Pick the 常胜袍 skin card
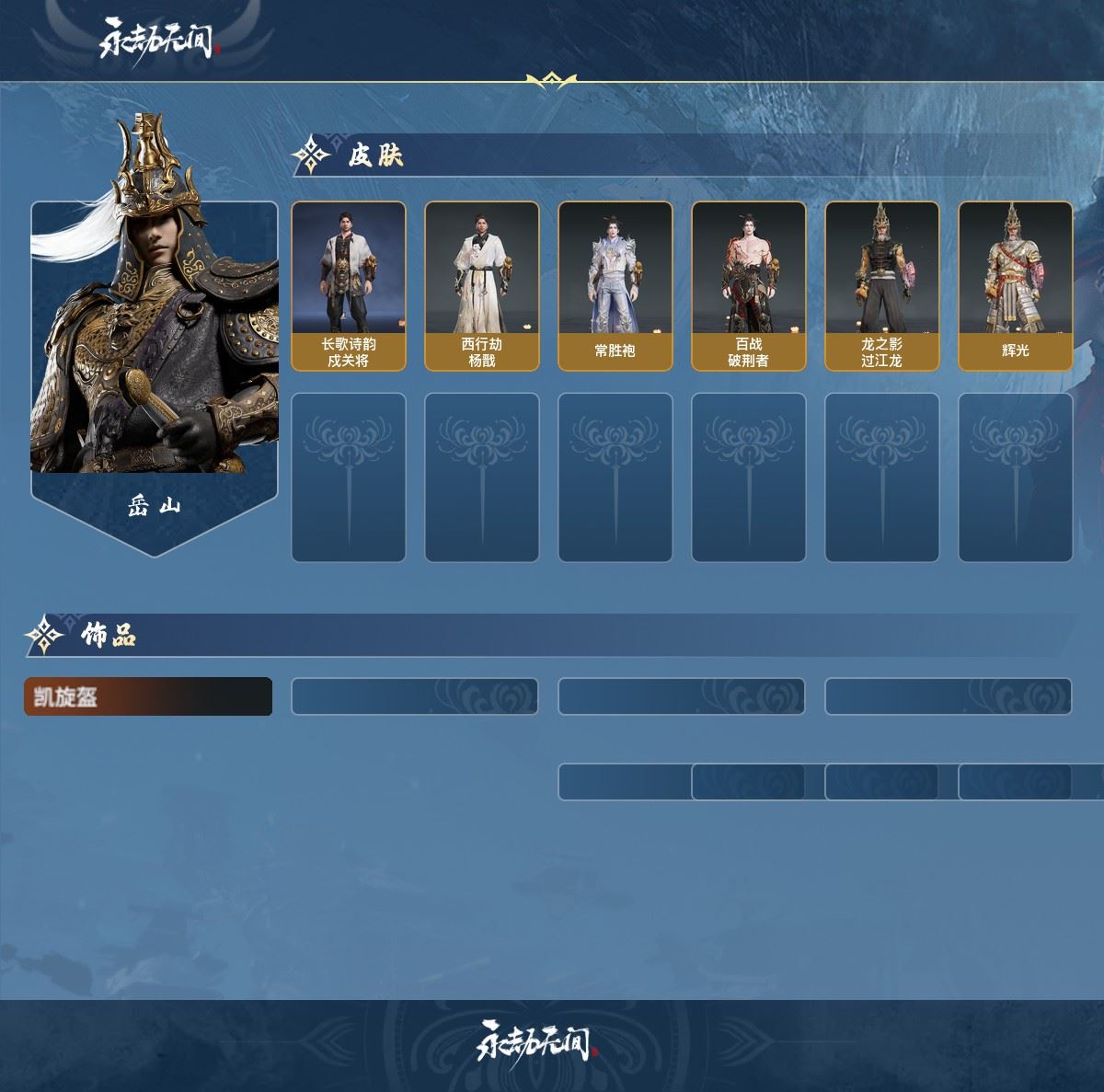The height and width of the screenshot is (1092, 1104). pos(615,286)
